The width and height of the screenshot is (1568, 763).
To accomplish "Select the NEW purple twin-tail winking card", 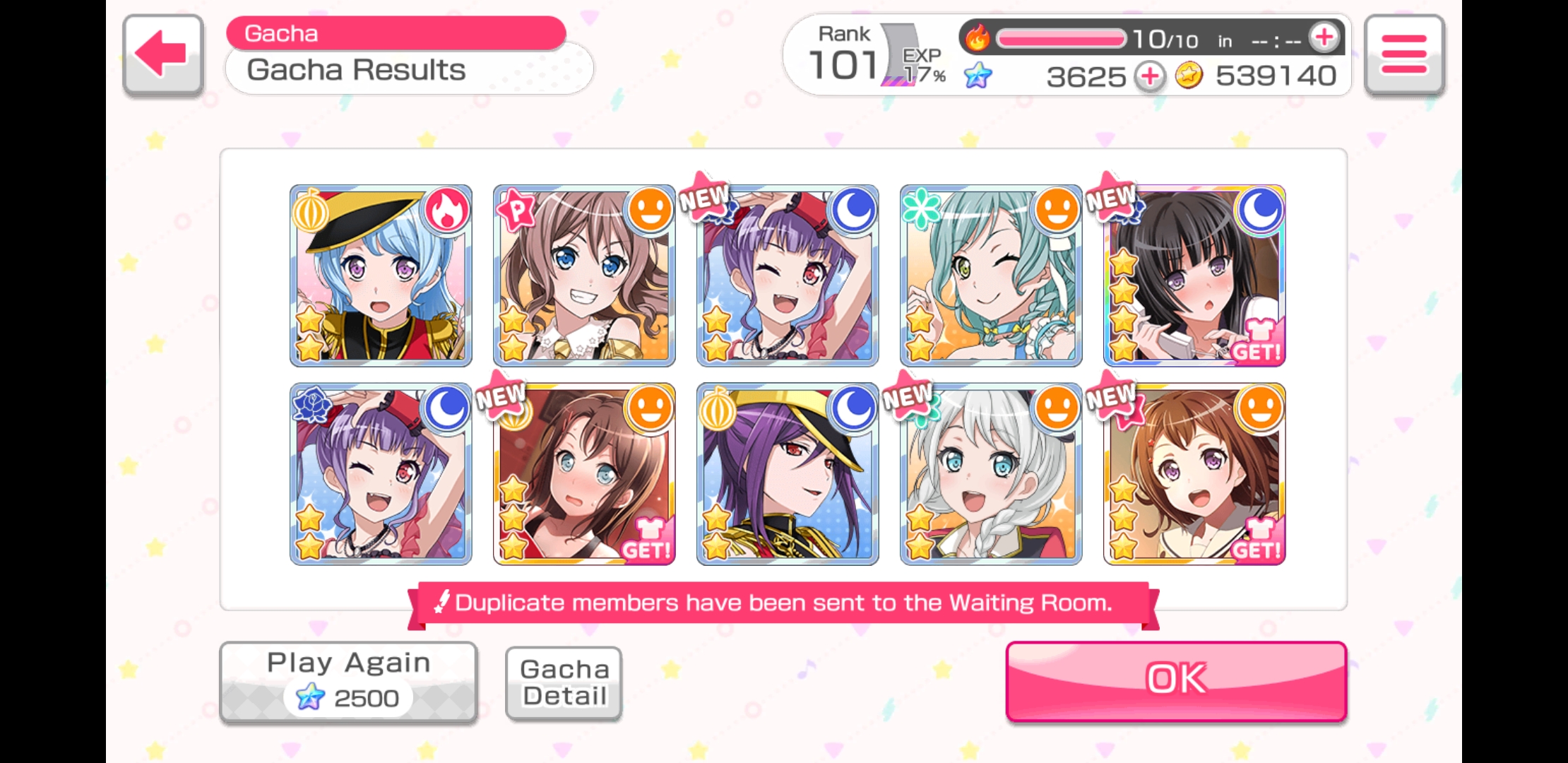I will coord(788,276).
